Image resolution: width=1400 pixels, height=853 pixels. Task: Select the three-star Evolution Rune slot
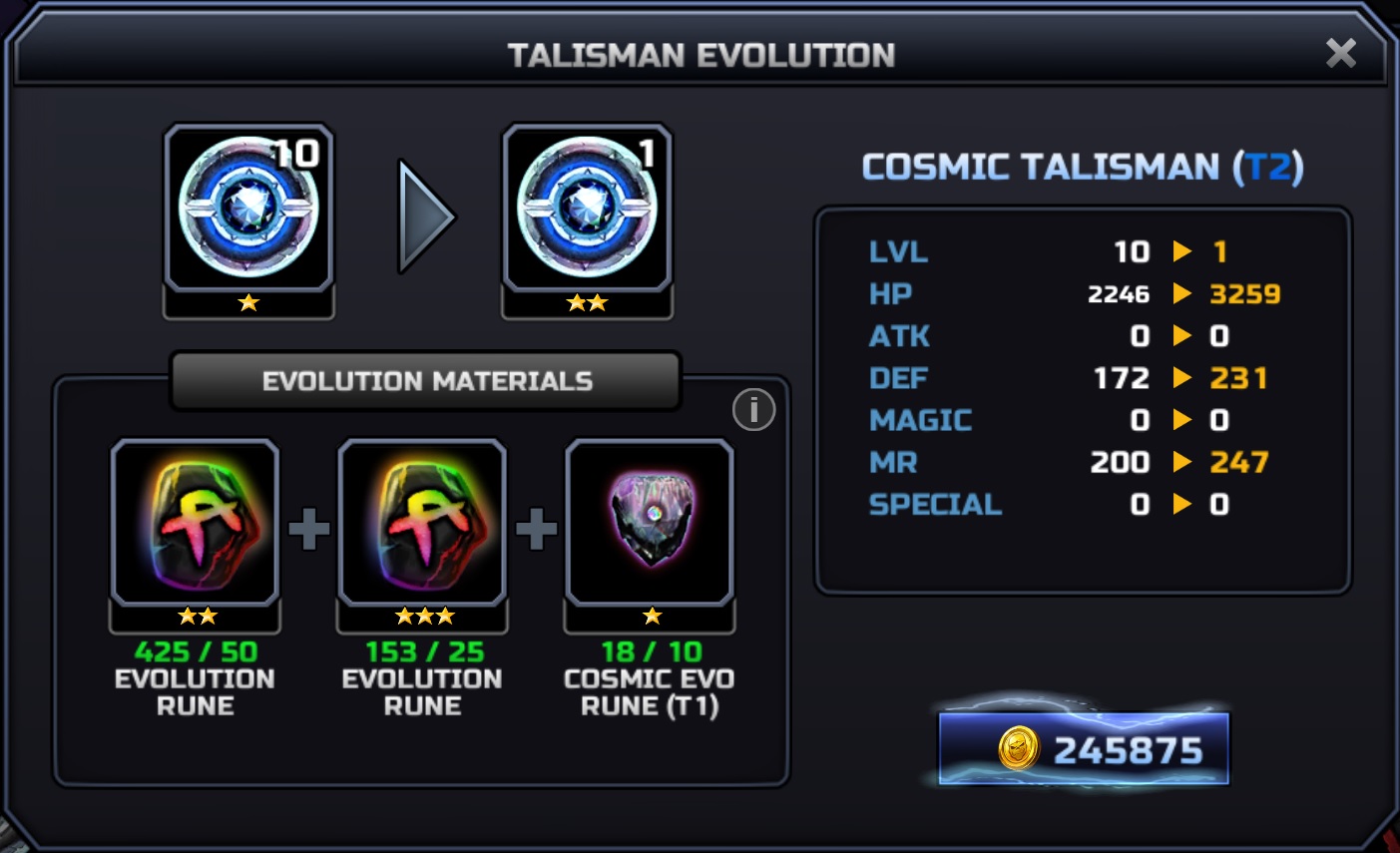click(422, 522)
